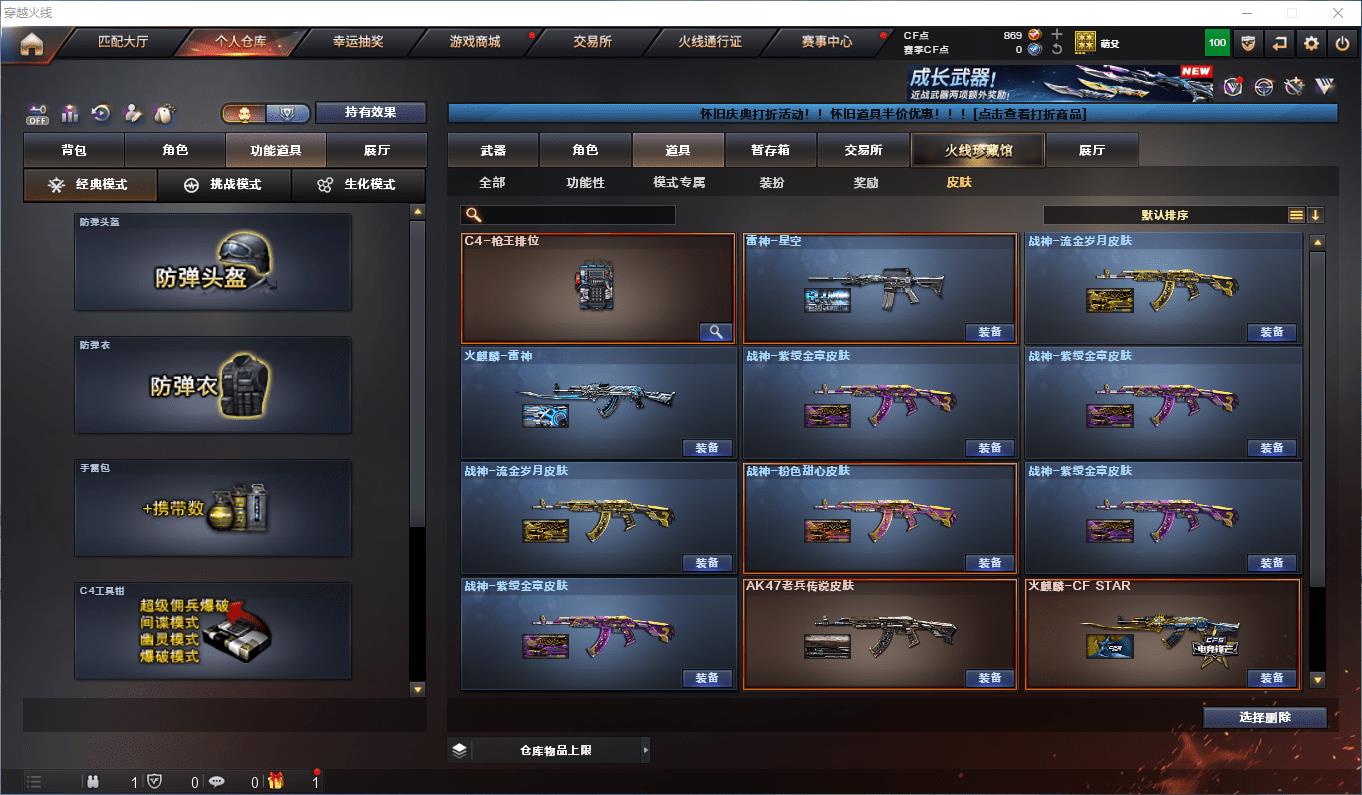Switch to 挑战模式 challenge mode
This screenshot has height=795, width=1362.
pyautogui.click(x=225, y=185)
